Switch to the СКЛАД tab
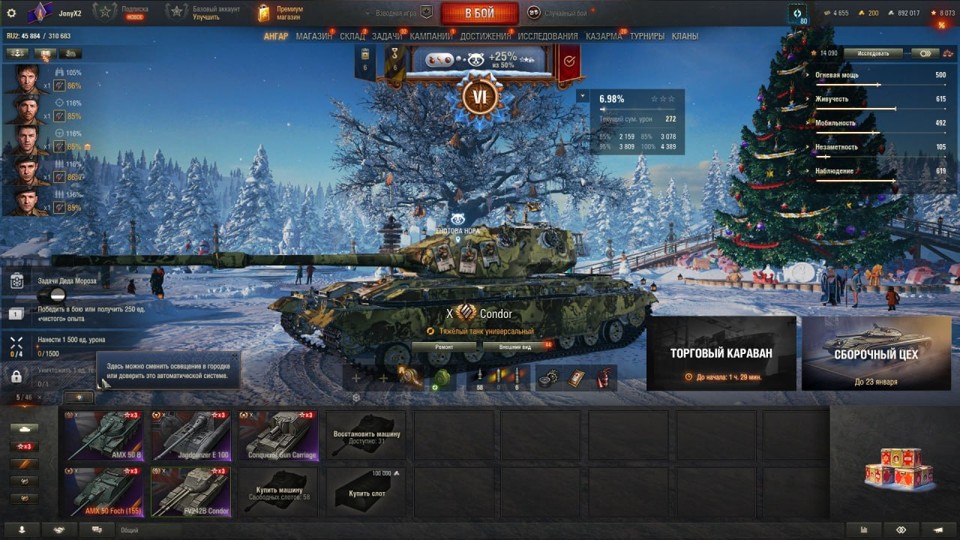The height and width of the screenshot is (540, 960). [x=352, y=36]
